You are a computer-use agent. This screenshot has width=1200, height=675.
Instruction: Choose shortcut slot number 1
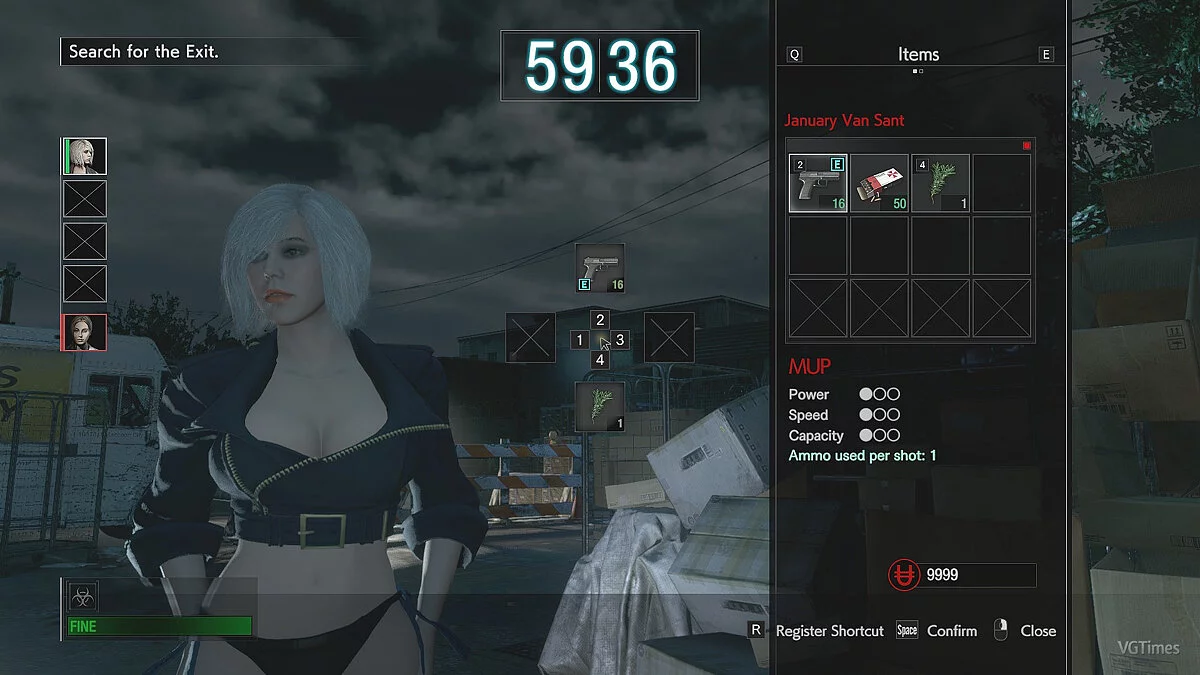[579, 340]
